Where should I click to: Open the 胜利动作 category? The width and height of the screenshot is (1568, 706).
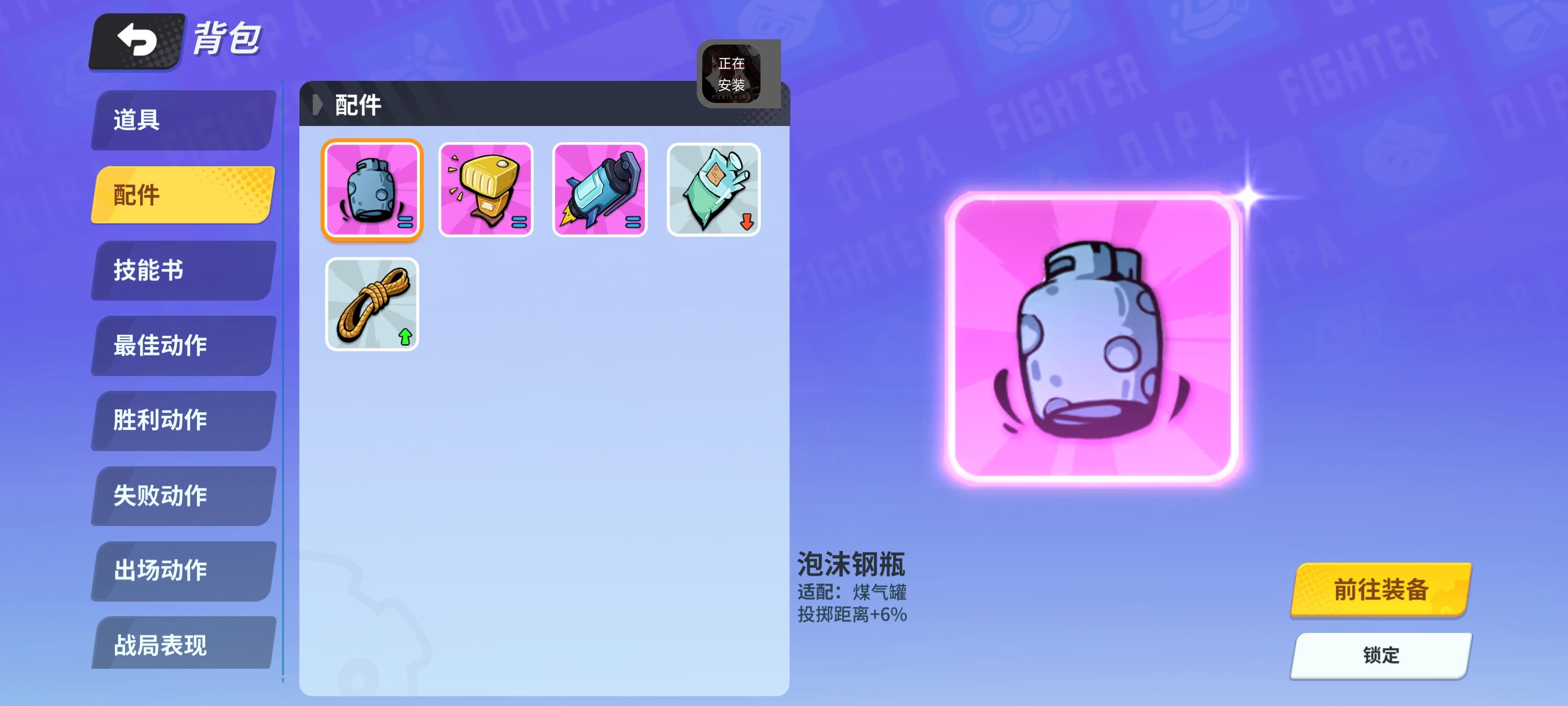point(183,420)
